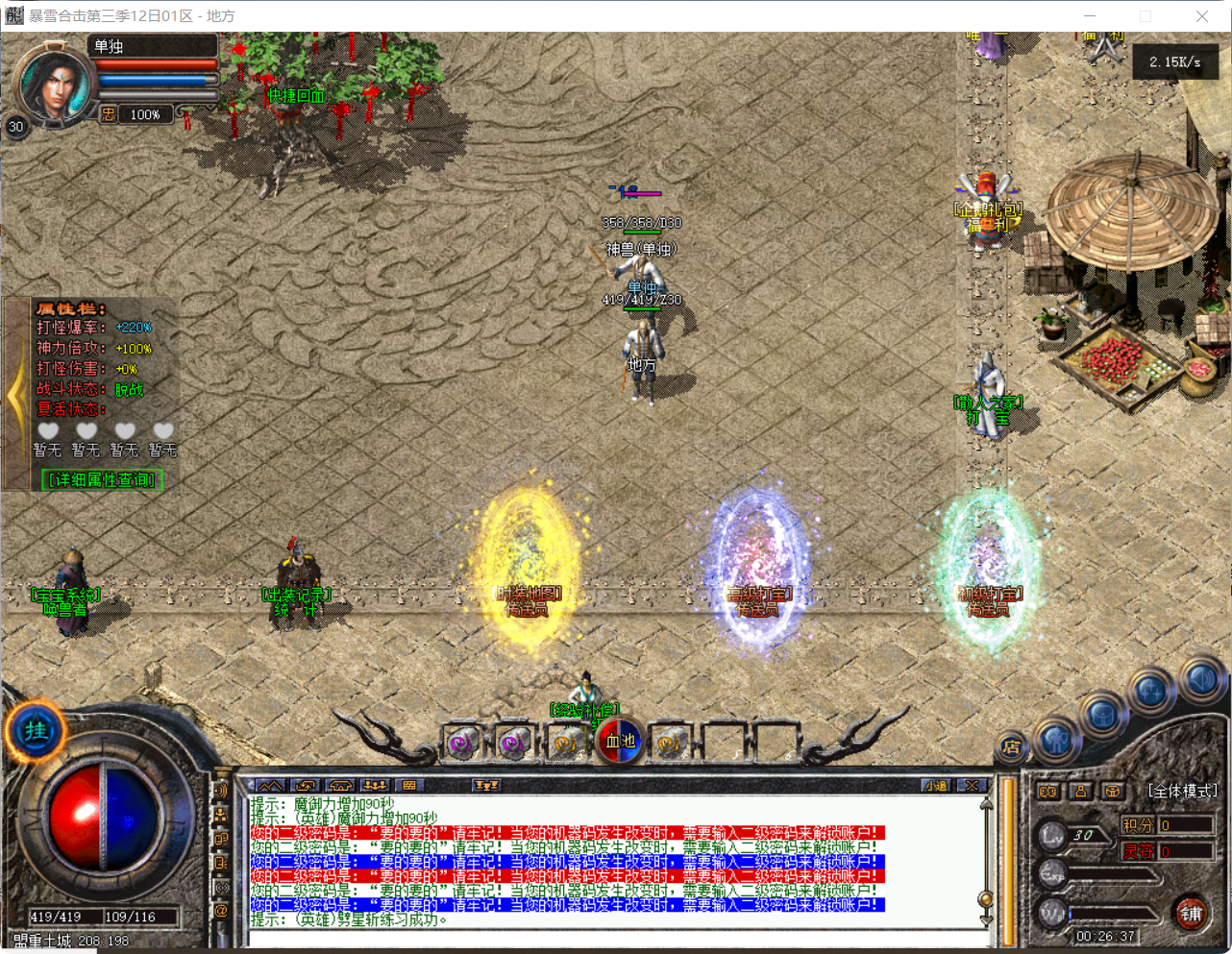Open the 店 shop panel icon

1013,746
